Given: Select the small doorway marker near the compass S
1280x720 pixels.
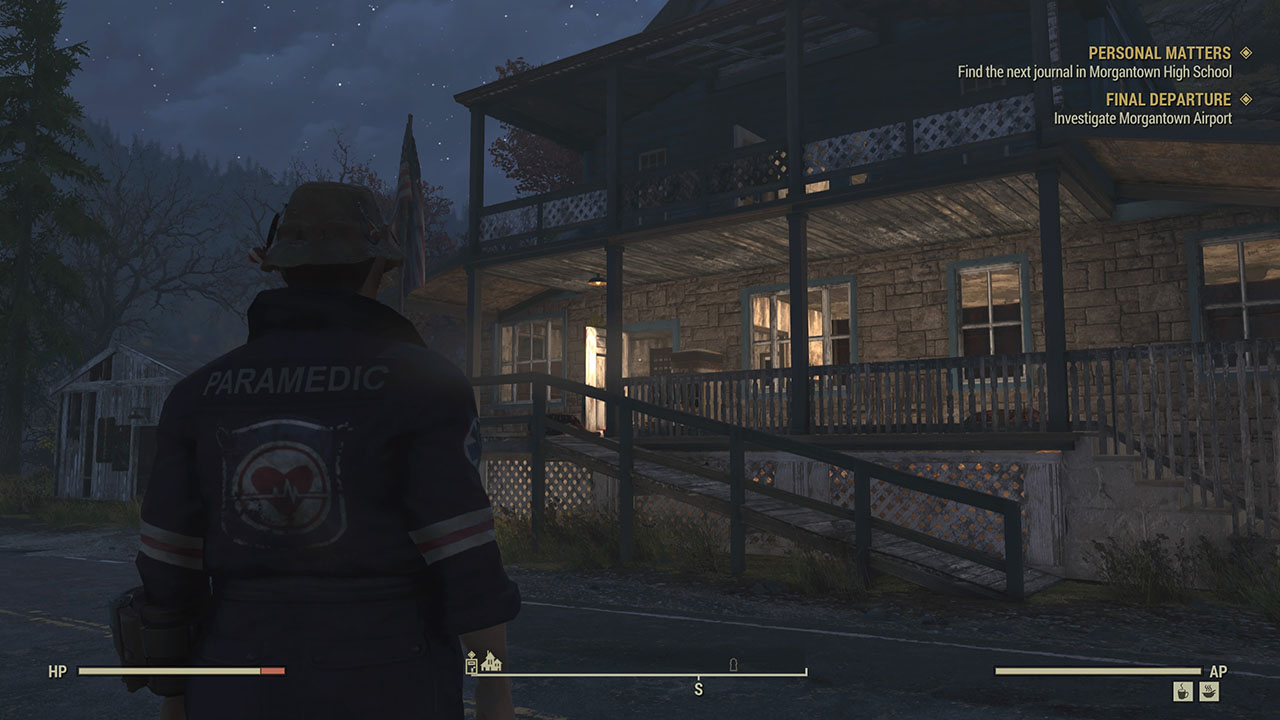Looking at the screenshot, I should tap(732, 665).
